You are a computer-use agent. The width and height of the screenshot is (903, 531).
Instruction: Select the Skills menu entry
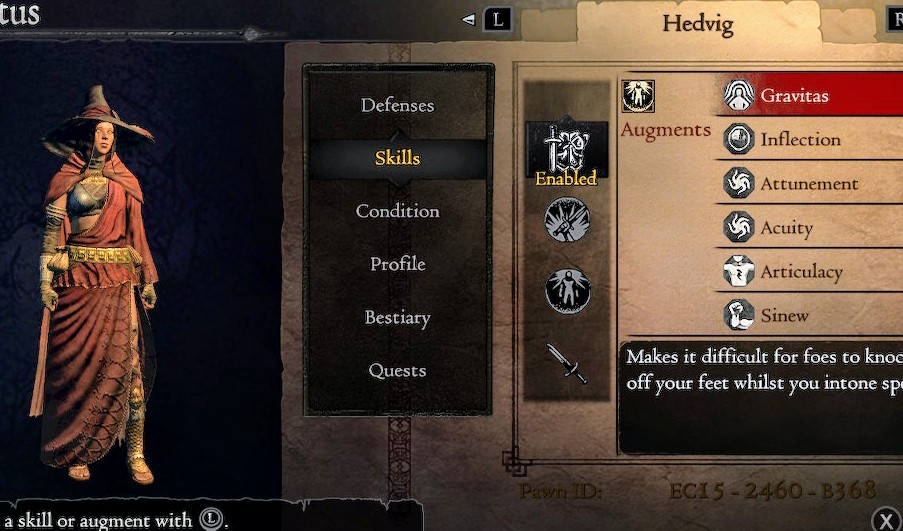click(397, 158)
